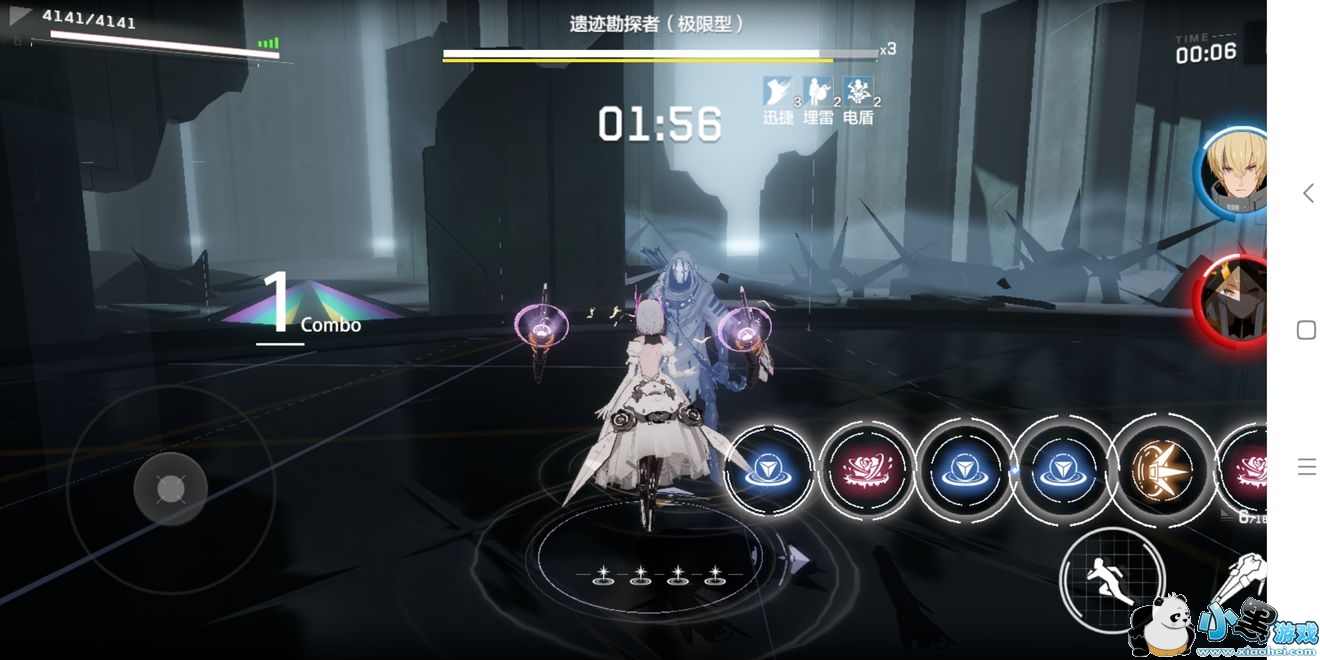Viewport: 1320px width, 660px height.
Task: Switch to the dark-haired teammate with red ring
Action: (x=1234, y=300)
